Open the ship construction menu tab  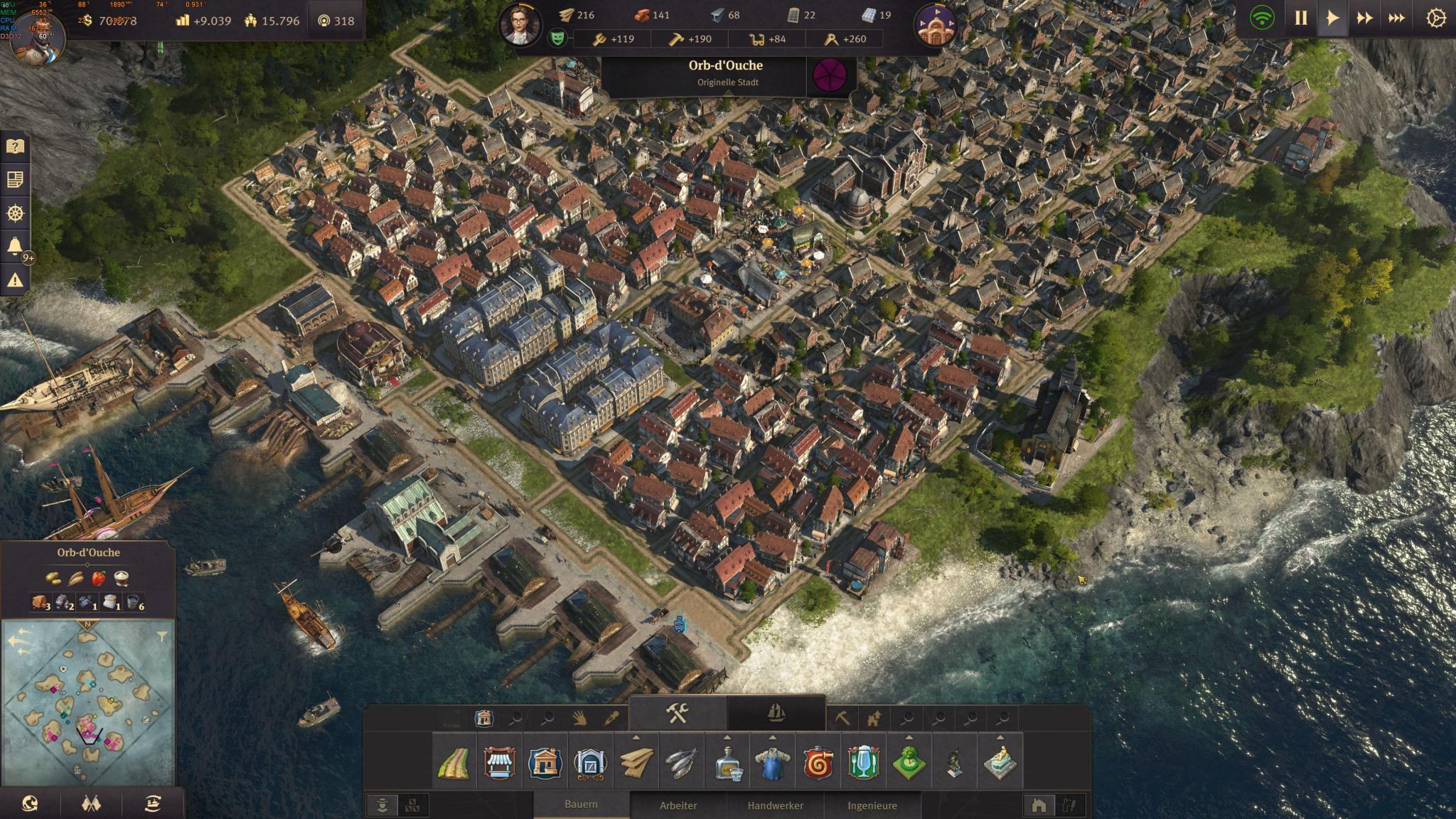pyautogui.click(x=776, y=713)
